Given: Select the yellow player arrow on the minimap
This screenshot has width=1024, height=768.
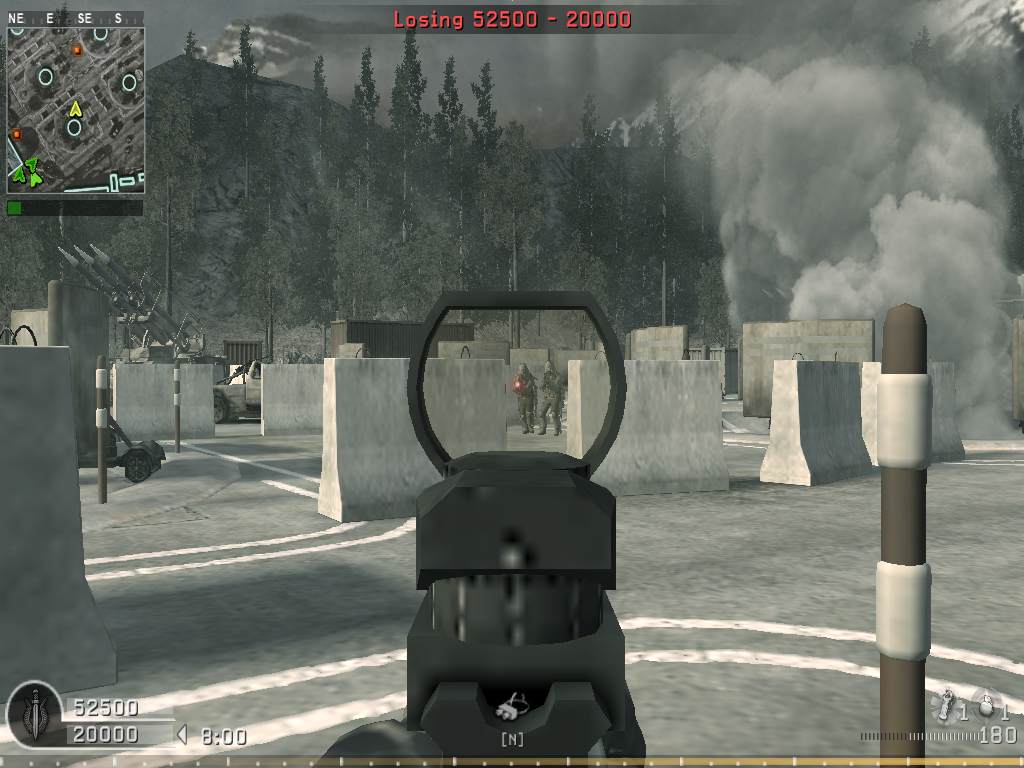Looking at the screenshot, I should [x=75, y=108].
